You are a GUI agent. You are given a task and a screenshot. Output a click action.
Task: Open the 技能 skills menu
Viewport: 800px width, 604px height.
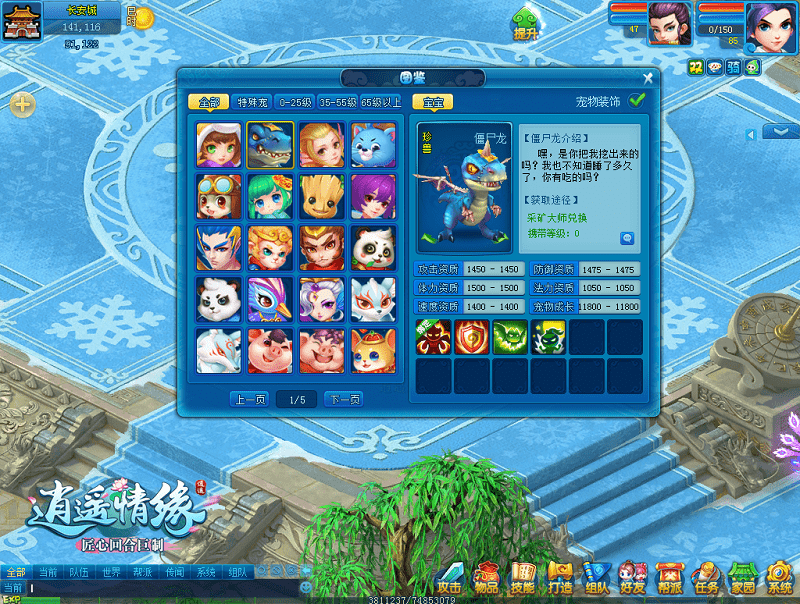pos(522,578)
